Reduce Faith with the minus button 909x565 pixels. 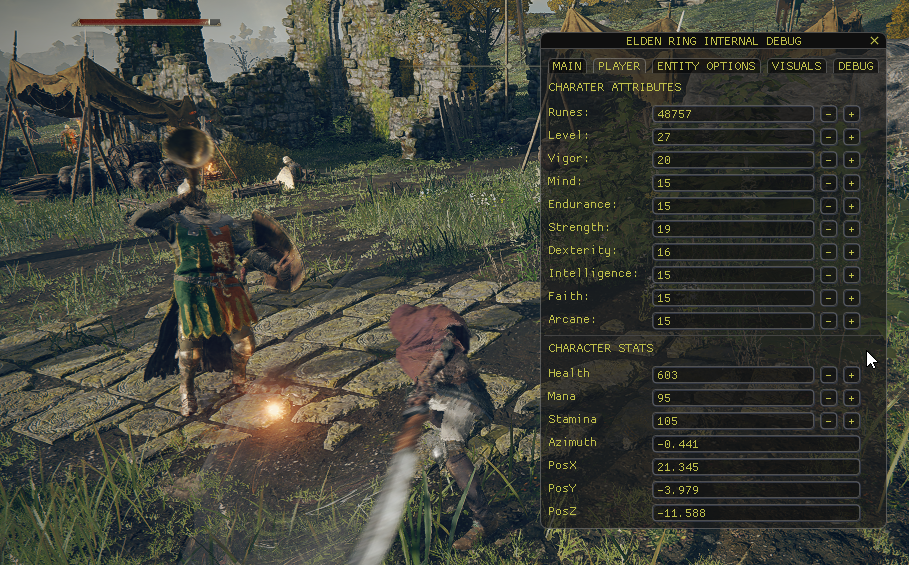click(x=829, y=298)
